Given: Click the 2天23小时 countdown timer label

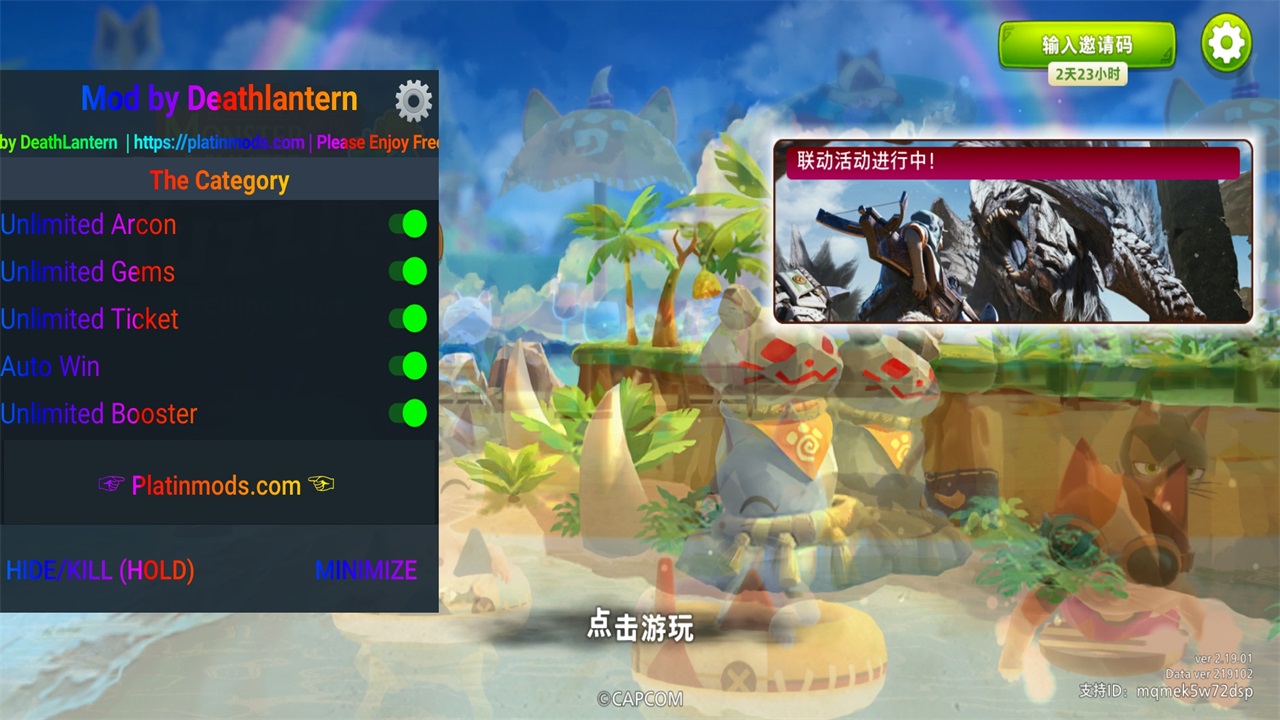Looking at the screenshot, I should tap(1087, 74).
